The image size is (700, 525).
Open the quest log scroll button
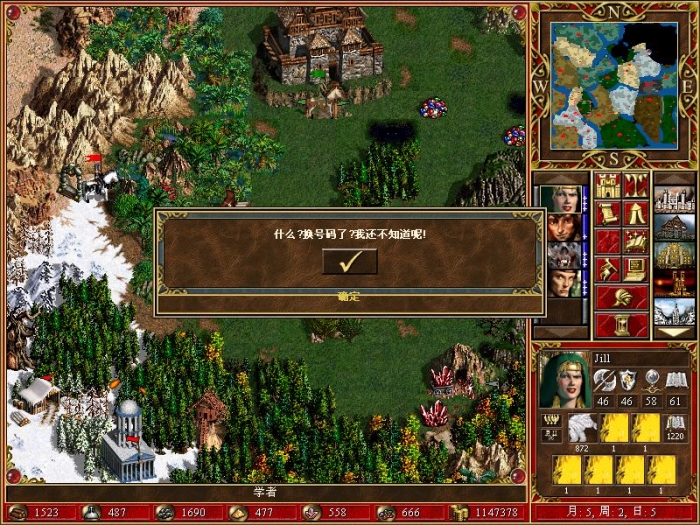pyautogui.click(x=608, y=213)
